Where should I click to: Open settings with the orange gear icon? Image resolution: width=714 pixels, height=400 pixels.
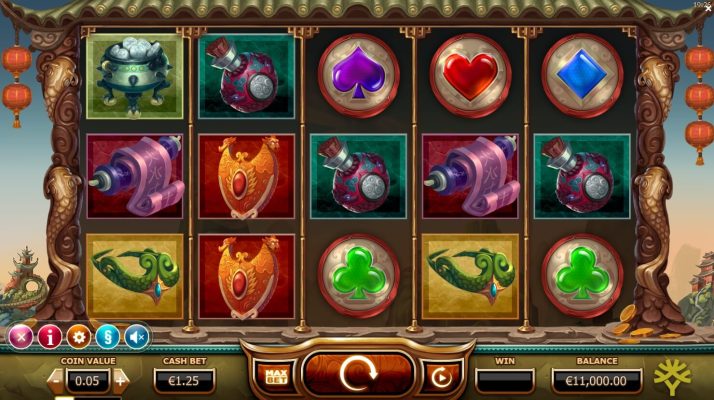pos(78,337)
